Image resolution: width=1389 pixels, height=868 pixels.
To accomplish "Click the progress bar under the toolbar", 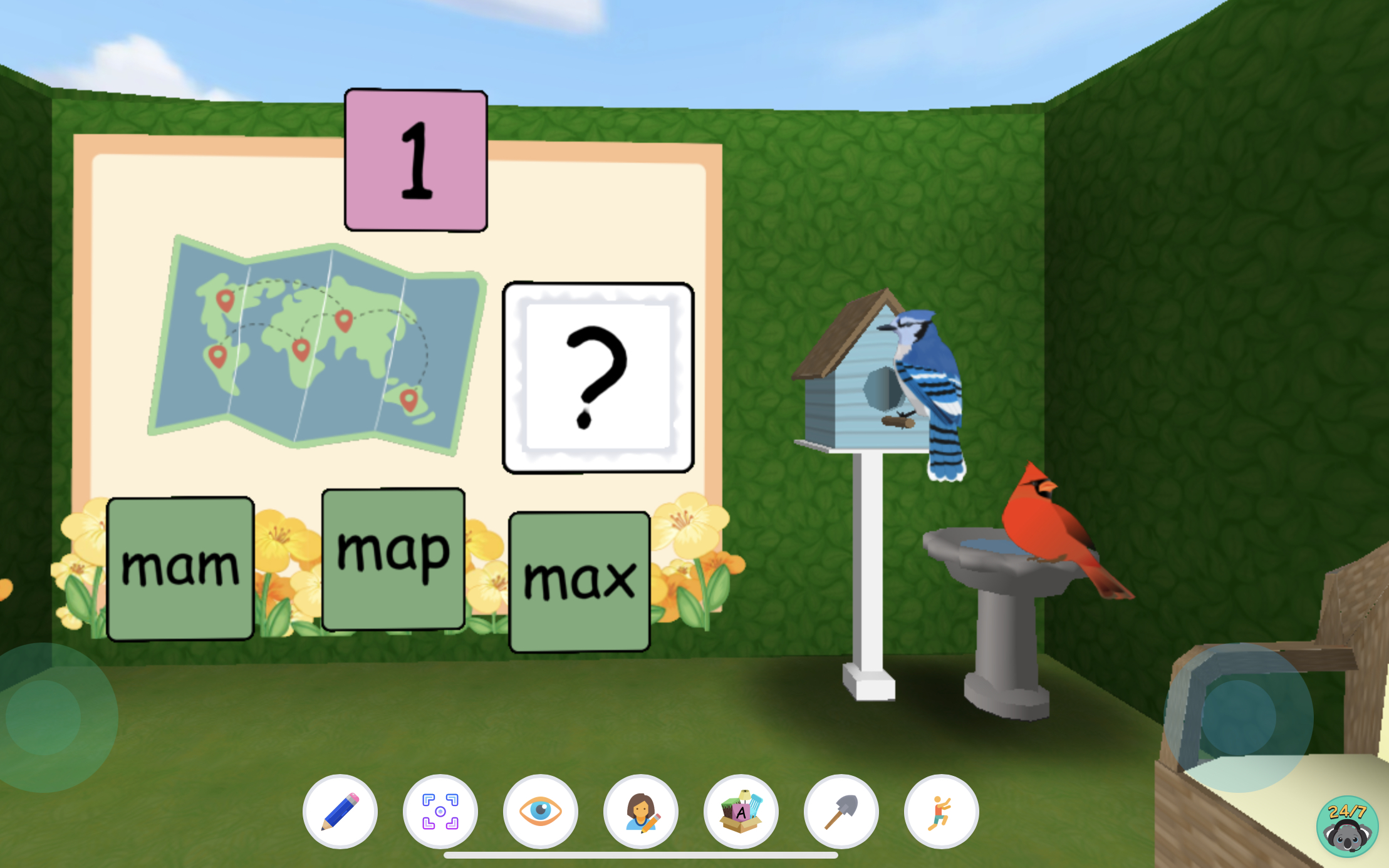I will (x=640, y=854).
